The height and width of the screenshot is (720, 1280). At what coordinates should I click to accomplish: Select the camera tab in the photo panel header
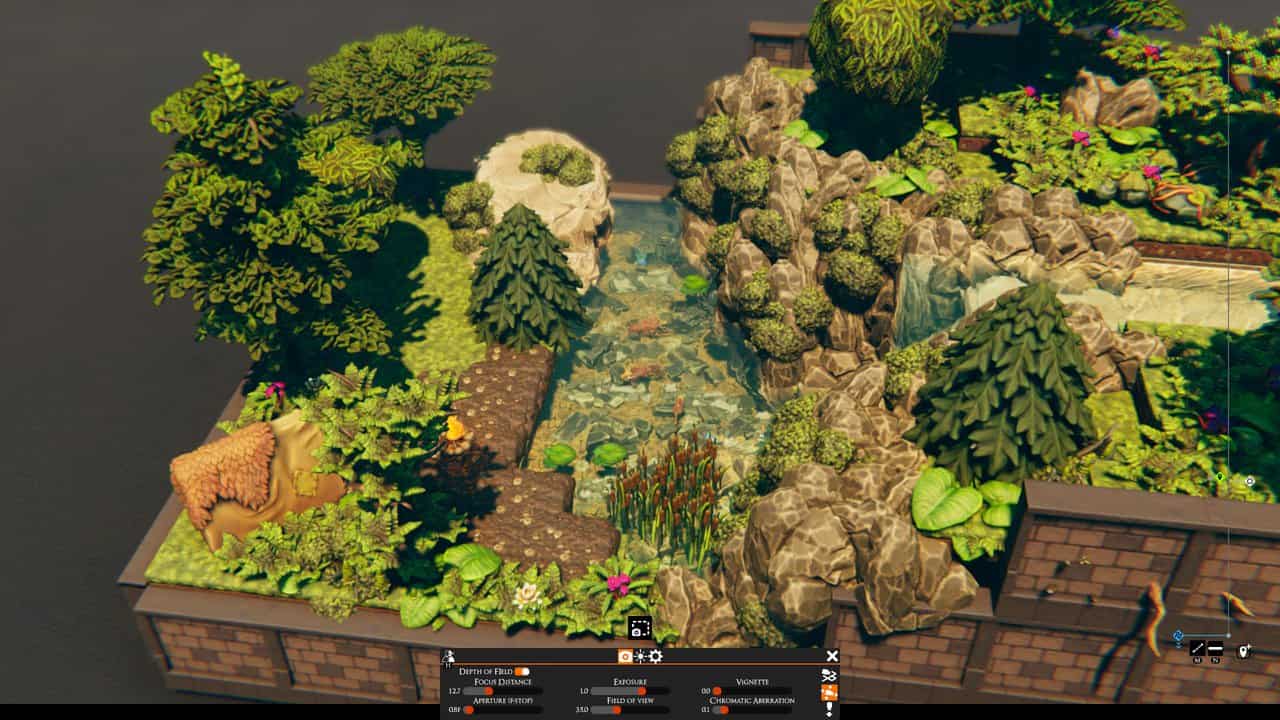click(625, 657)
